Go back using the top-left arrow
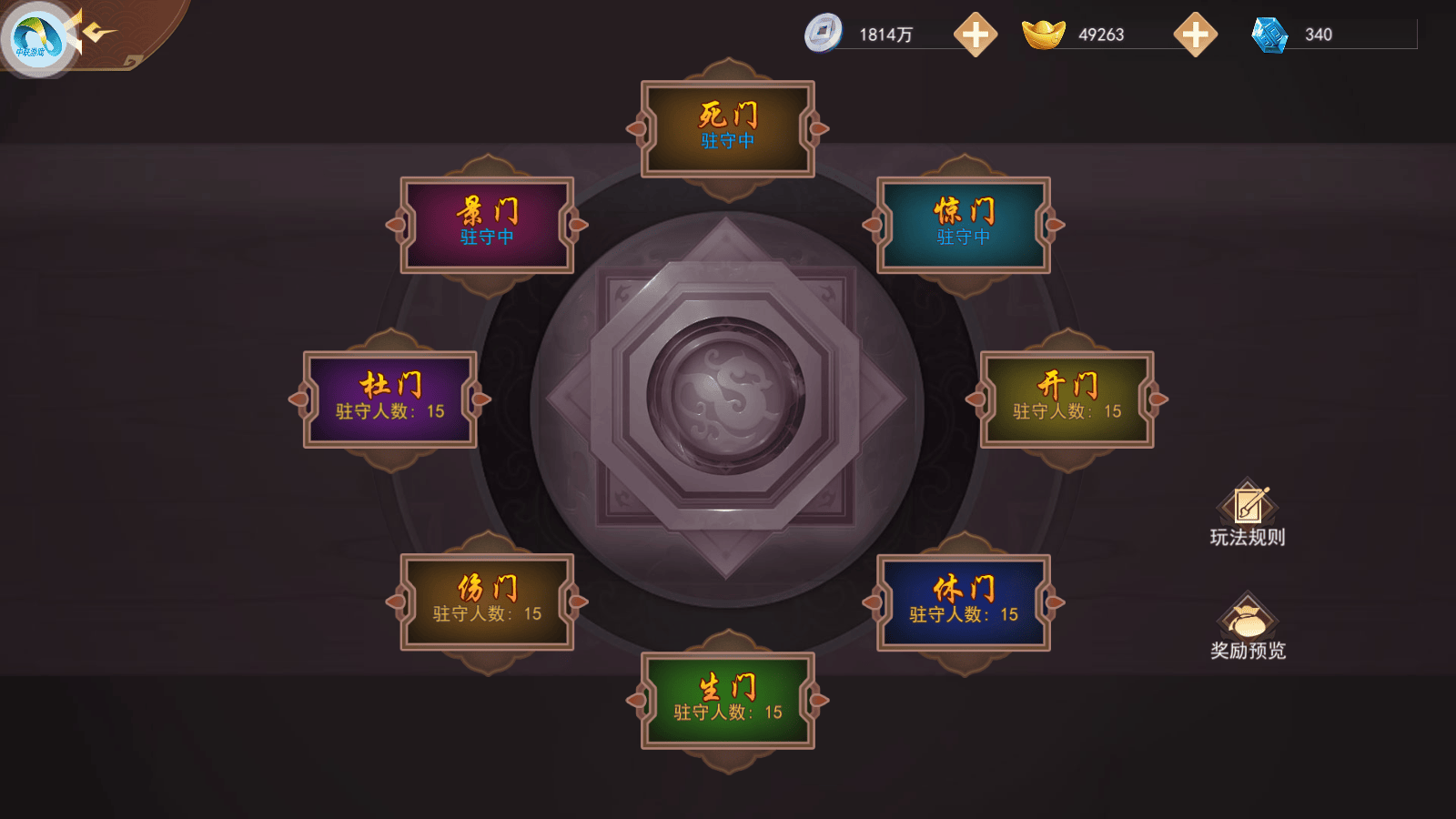The height and width of the screenshot is (819, 1456). [x=98, y=34]
